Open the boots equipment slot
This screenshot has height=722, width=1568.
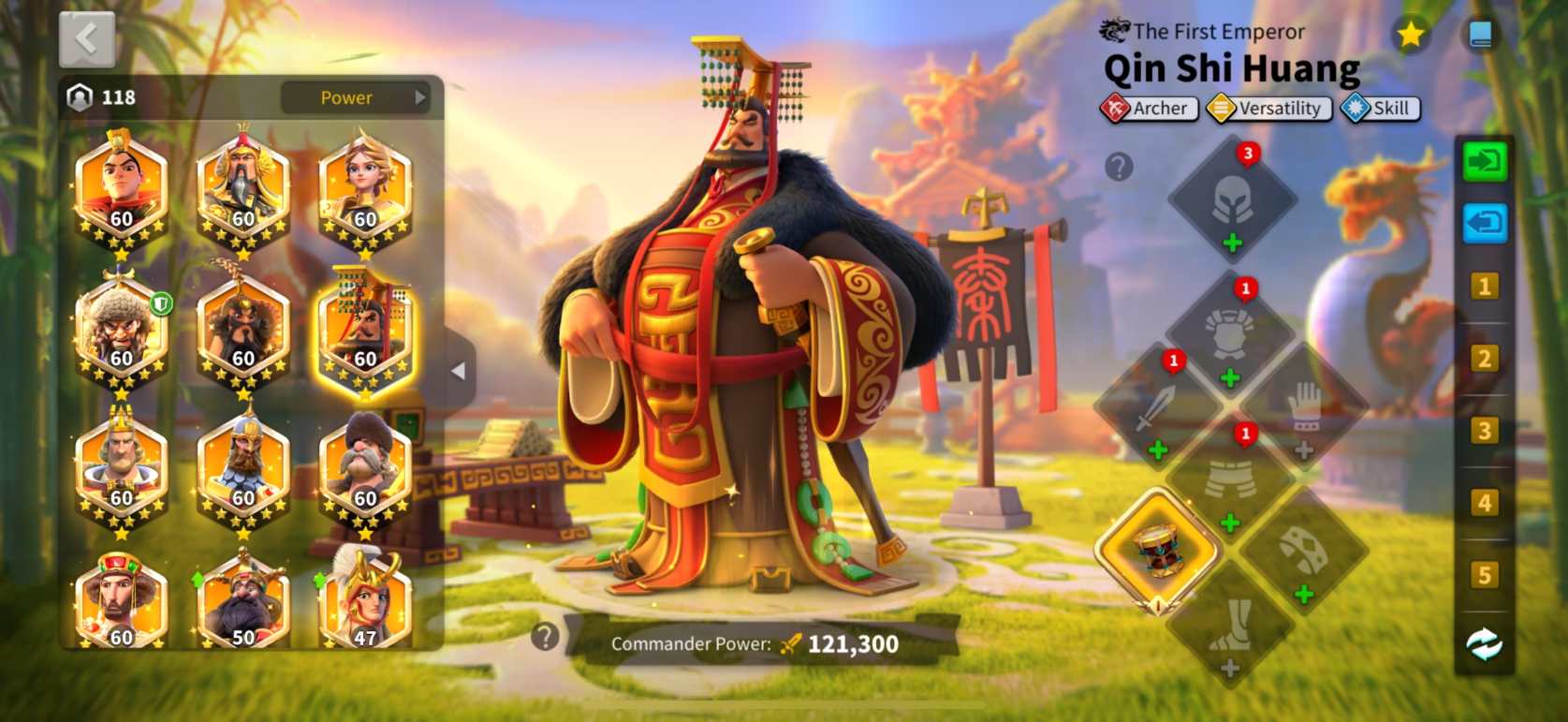[1230, 625]
